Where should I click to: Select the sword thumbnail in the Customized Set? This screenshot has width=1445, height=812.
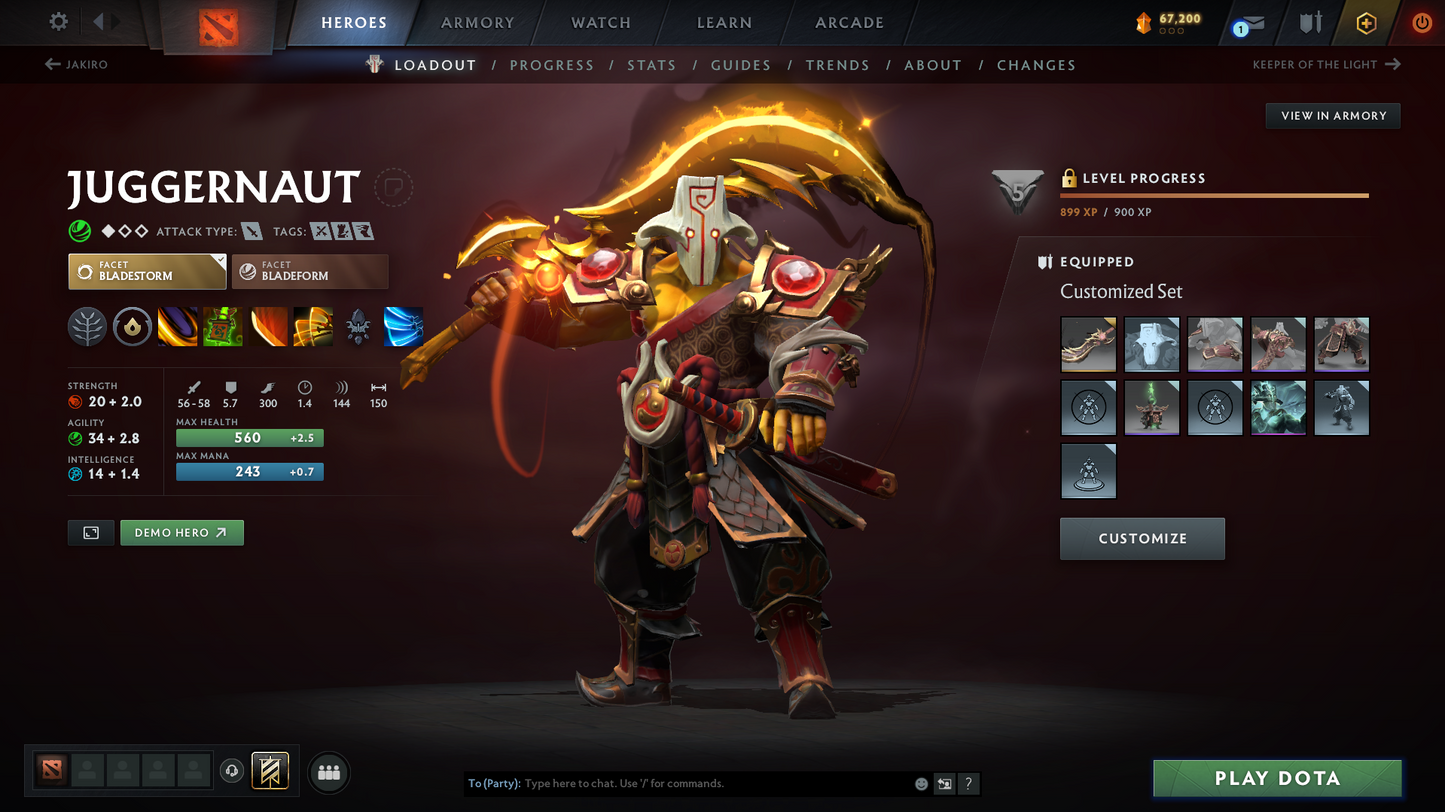point(1088,344)
